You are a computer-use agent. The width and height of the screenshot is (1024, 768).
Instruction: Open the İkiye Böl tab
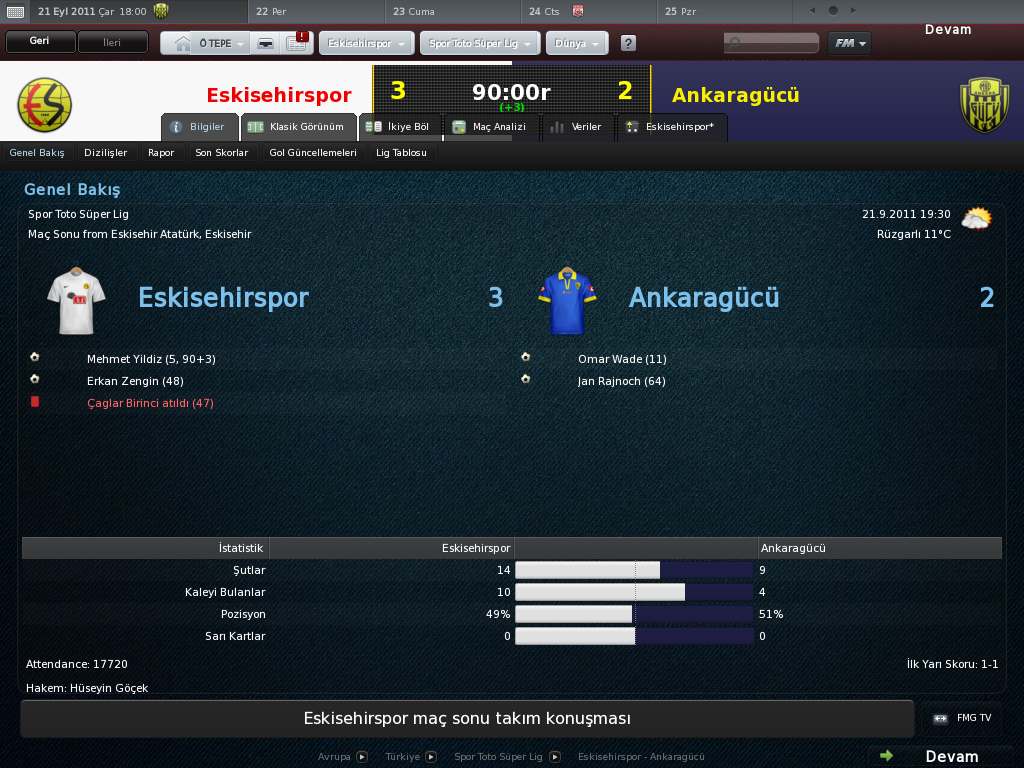click(399, 127)
